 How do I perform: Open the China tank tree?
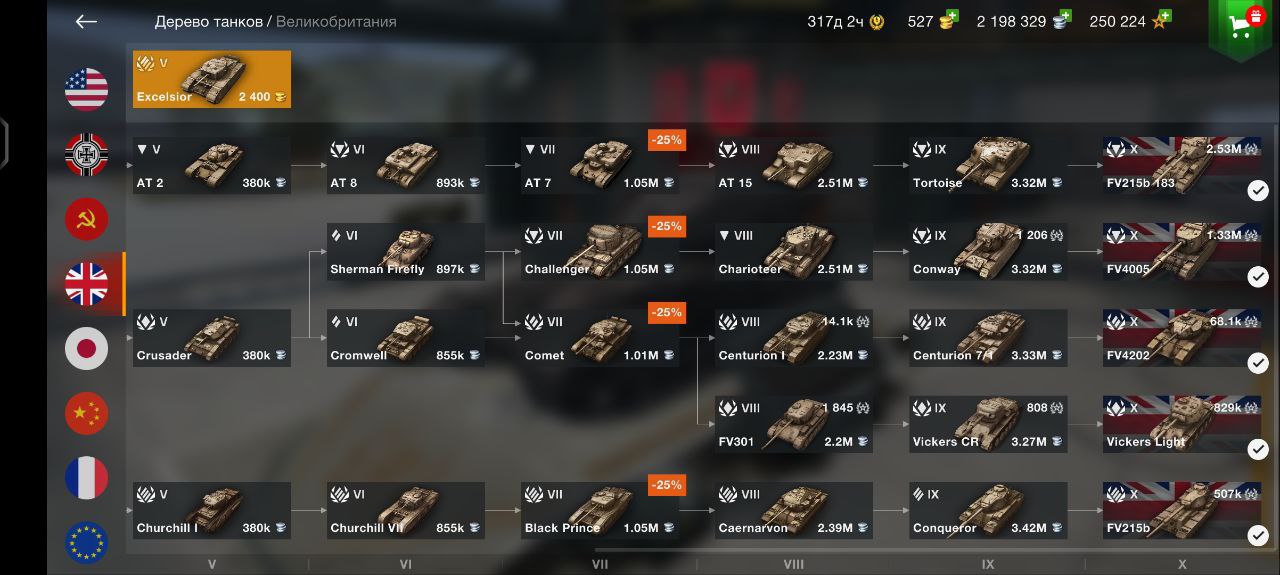[87, 413]
